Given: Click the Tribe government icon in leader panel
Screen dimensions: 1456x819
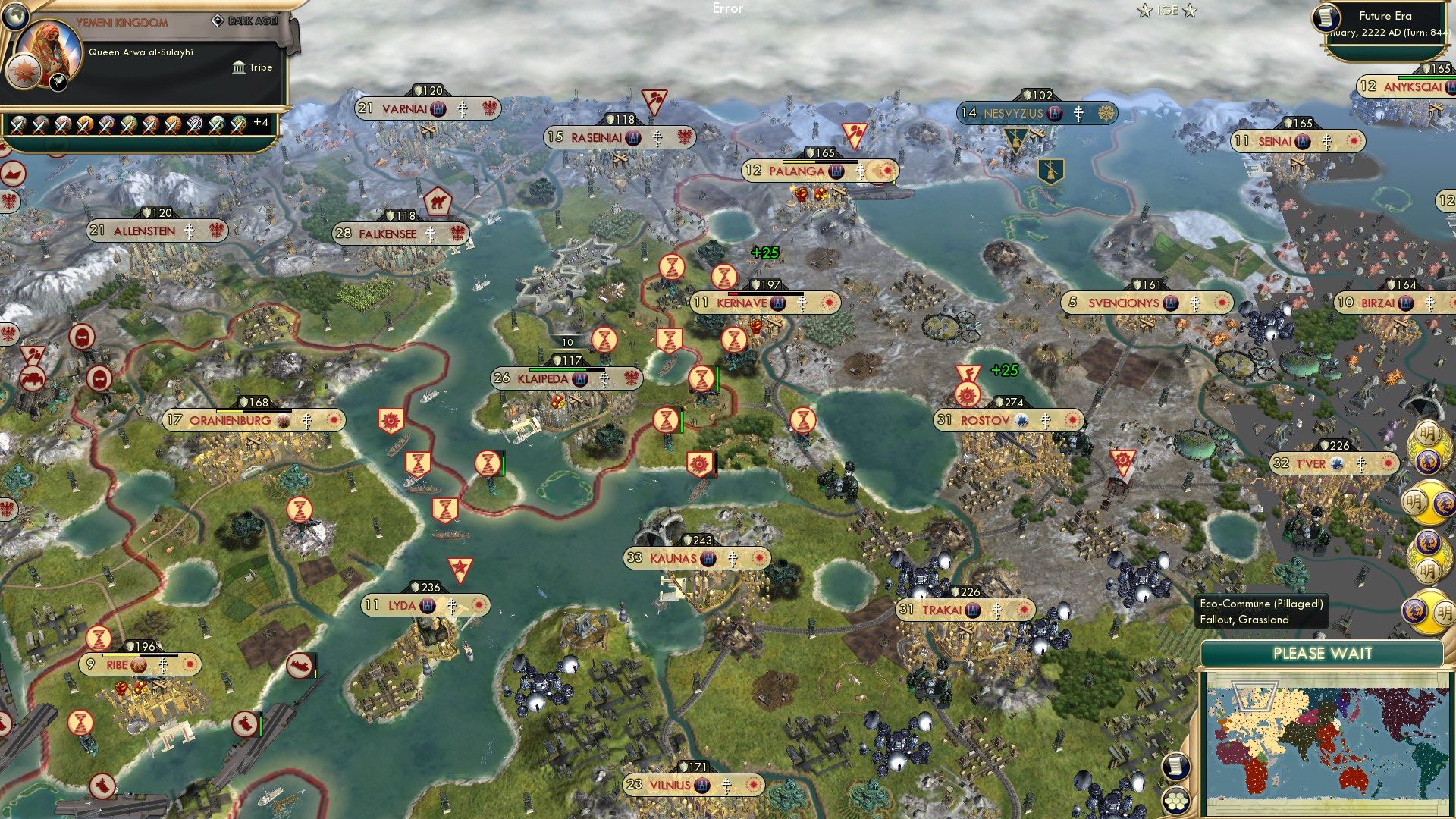Looking at the screenshot, I should point(238,67).
